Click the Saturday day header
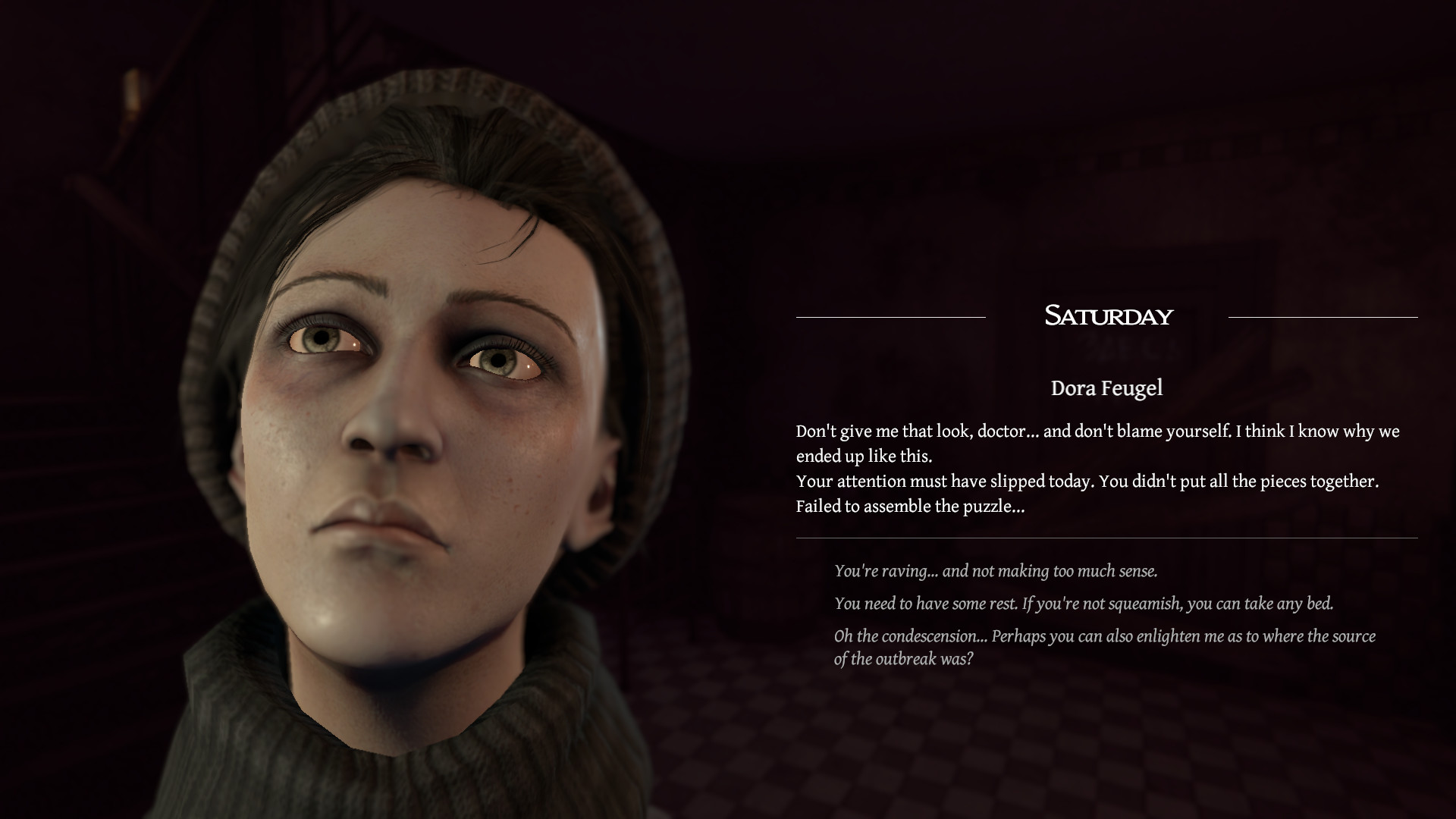1456x819 pixels. (1109, 317)
